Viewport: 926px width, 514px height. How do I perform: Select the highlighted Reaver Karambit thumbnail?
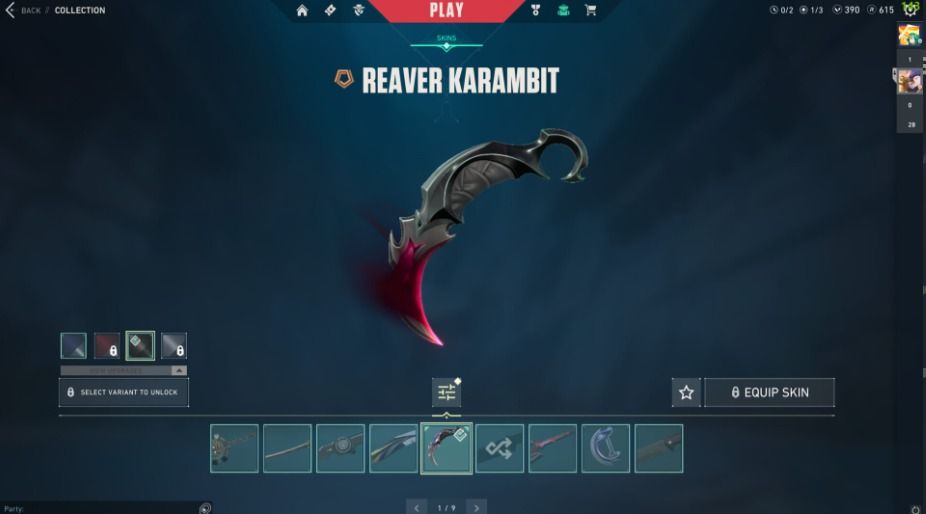[446, 448]
